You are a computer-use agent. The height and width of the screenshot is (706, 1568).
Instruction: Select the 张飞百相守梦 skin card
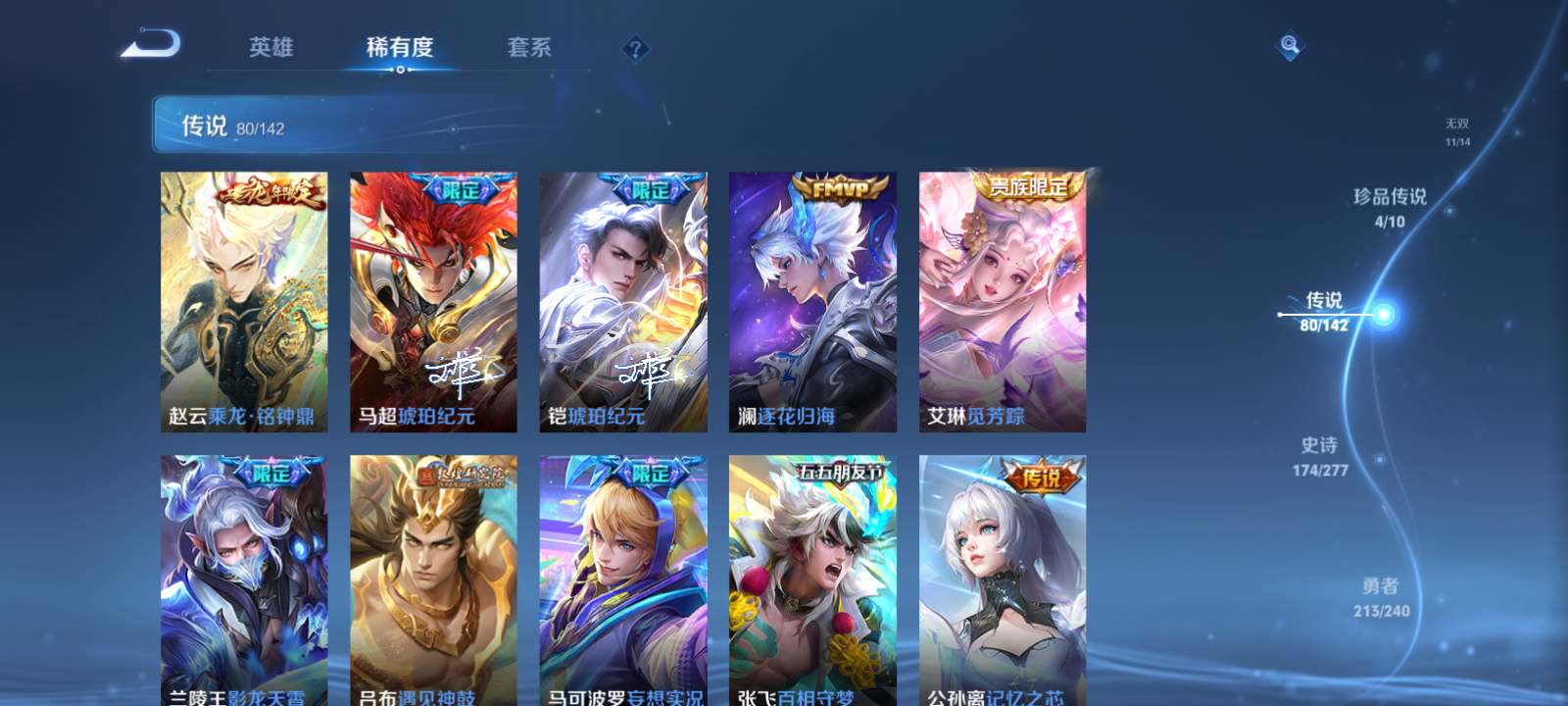811,579
